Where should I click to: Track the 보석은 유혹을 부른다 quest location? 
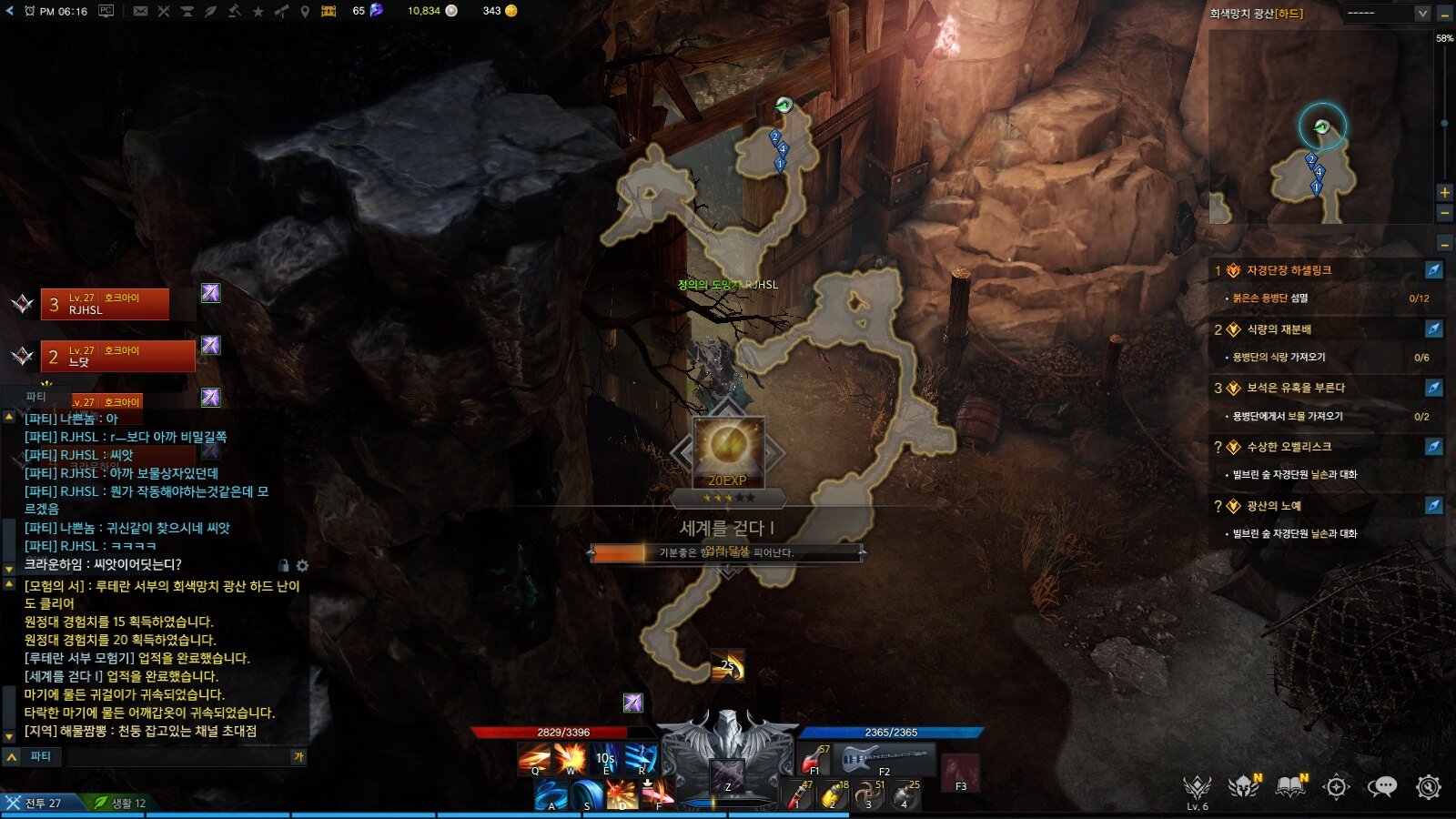tap(1433, 389)
